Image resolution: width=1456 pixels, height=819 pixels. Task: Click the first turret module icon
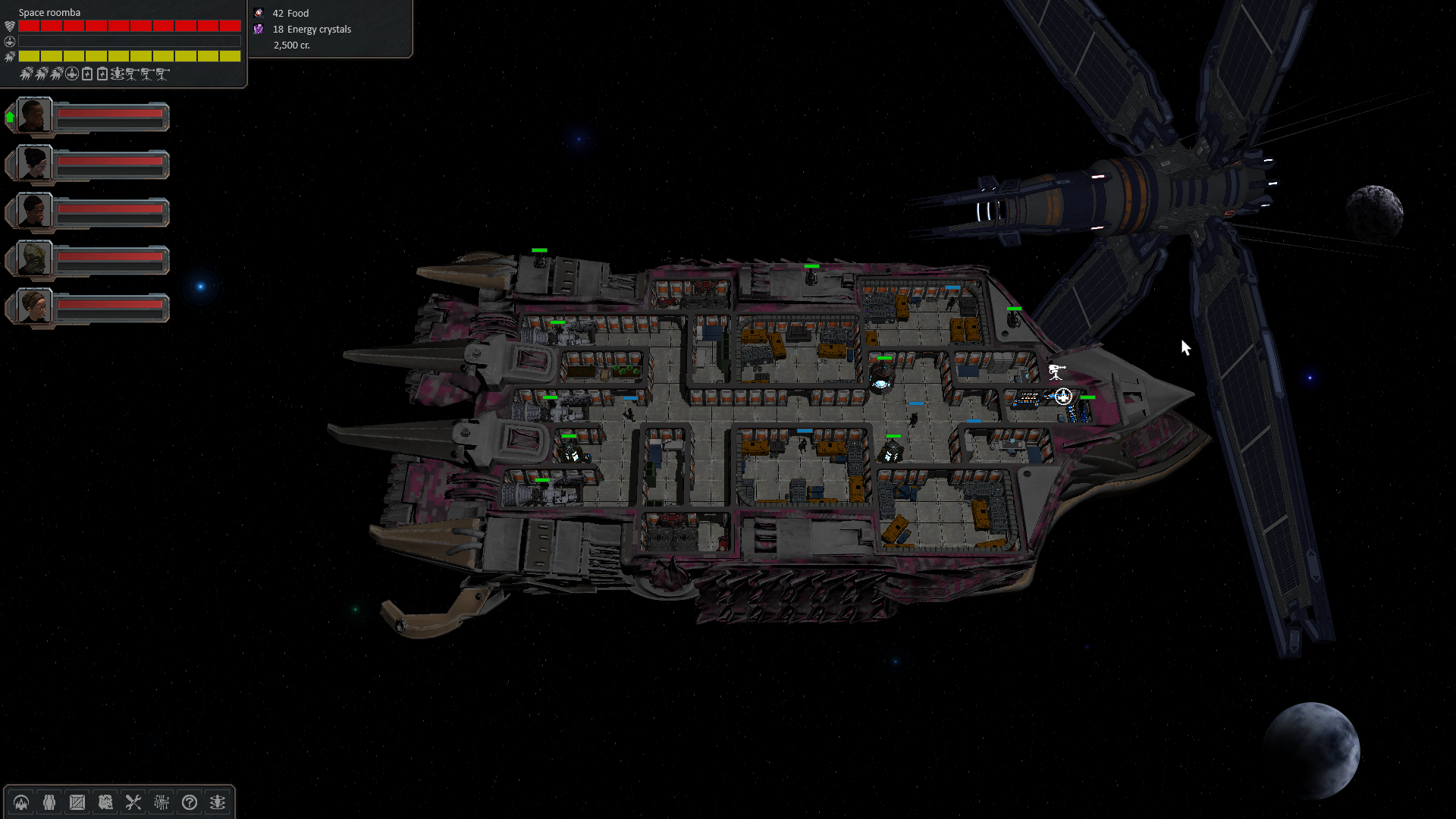[x=132, y=74]
